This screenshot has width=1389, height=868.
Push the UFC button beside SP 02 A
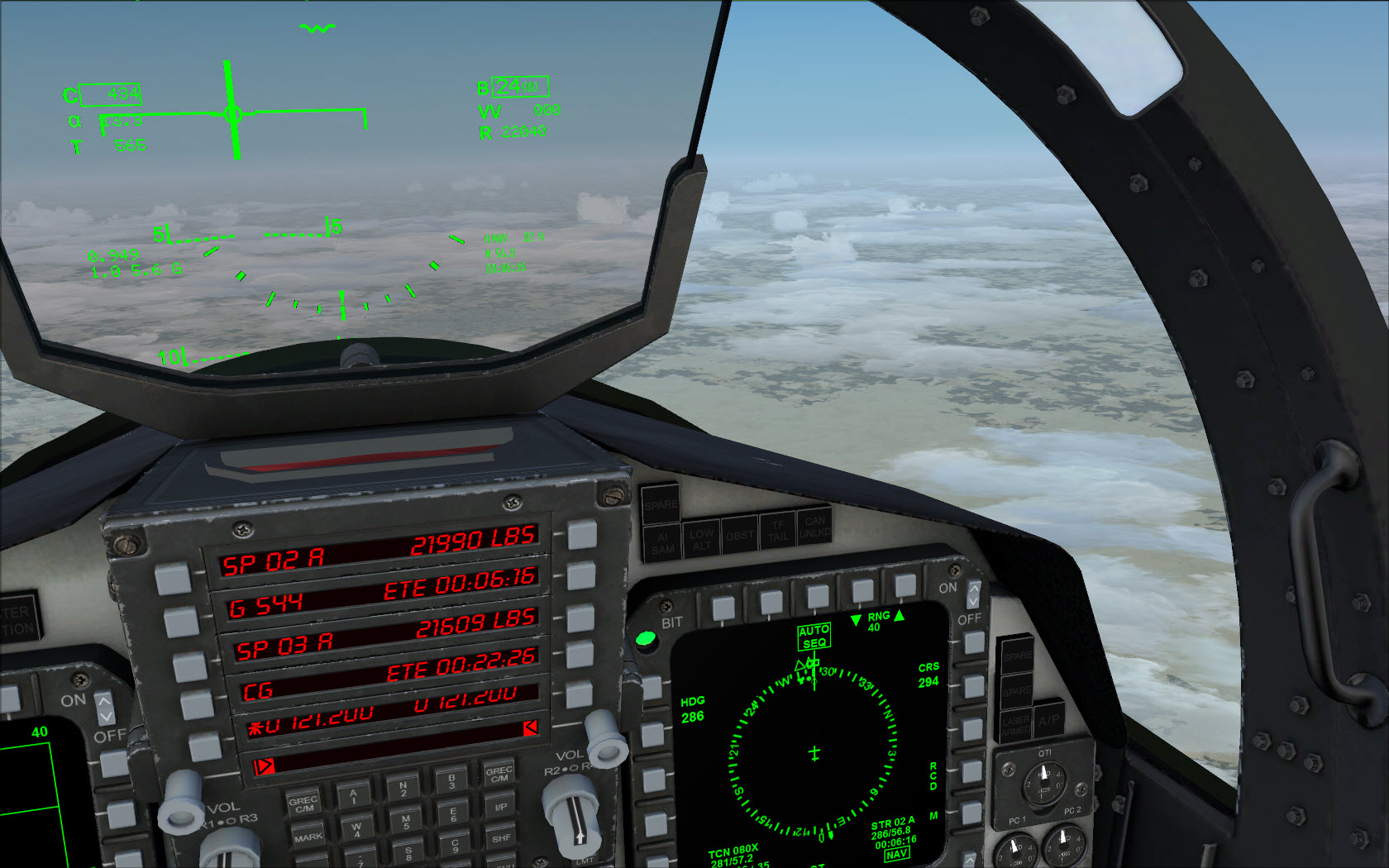tap(172, 579)
